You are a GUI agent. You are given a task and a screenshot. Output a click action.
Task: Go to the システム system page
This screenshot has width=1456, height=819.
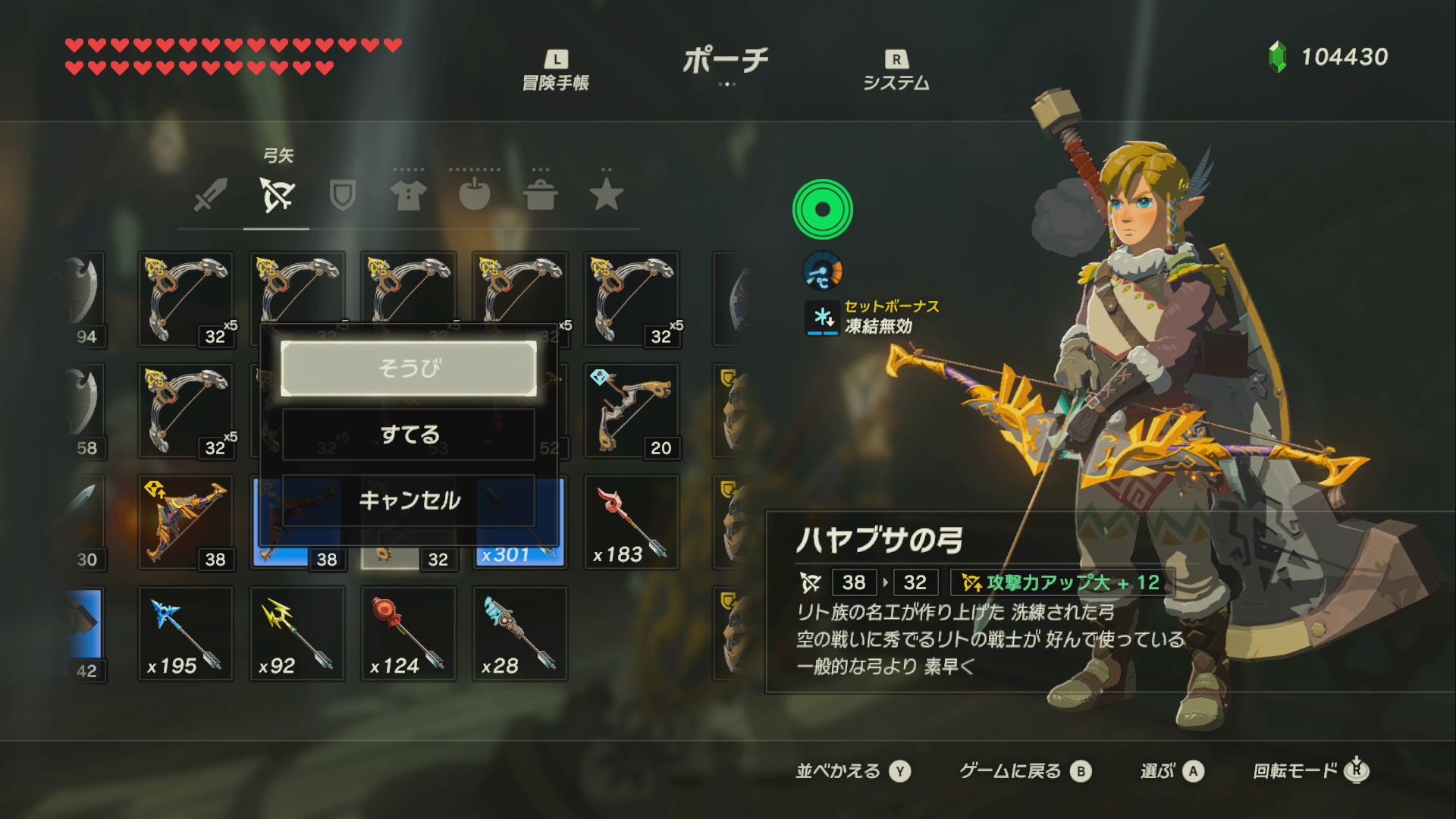896,71
